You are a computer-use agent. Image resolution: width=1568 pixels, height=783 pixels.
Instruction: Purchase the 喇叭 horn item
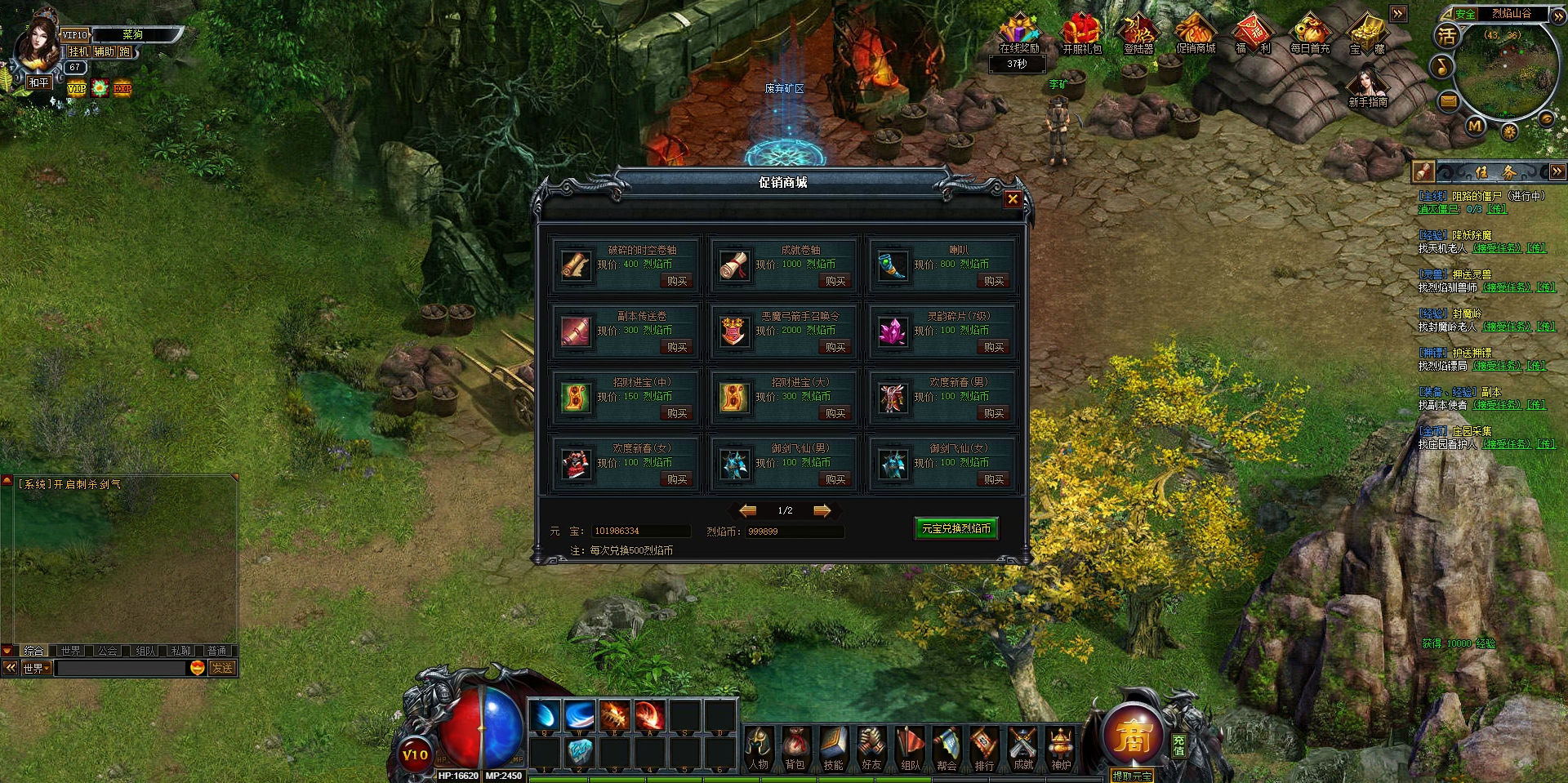click(x=994, y=281)
